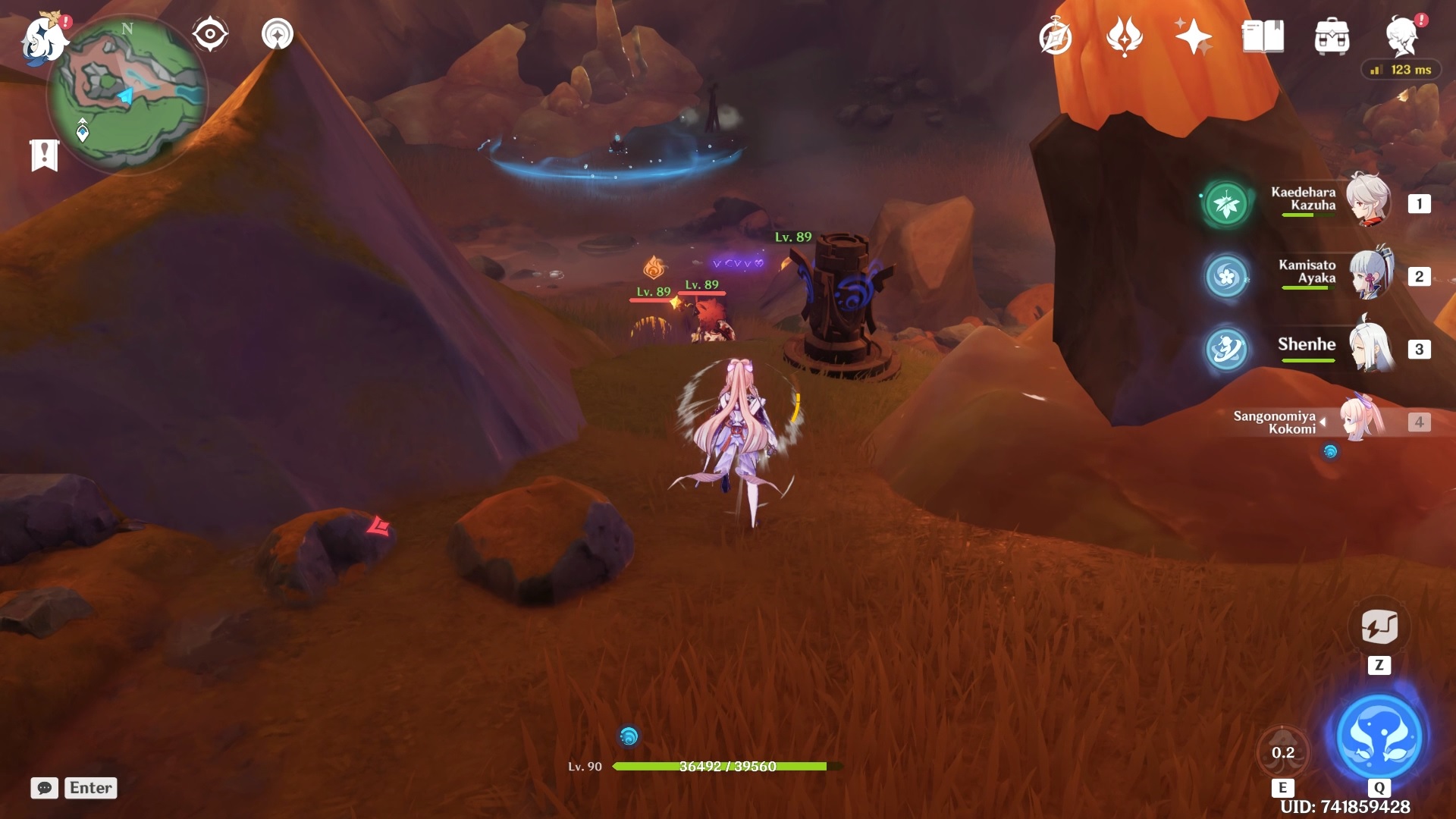1456x819 pixels.
Task: Open the chat speech bubble
Action: (x=45, y=788)
